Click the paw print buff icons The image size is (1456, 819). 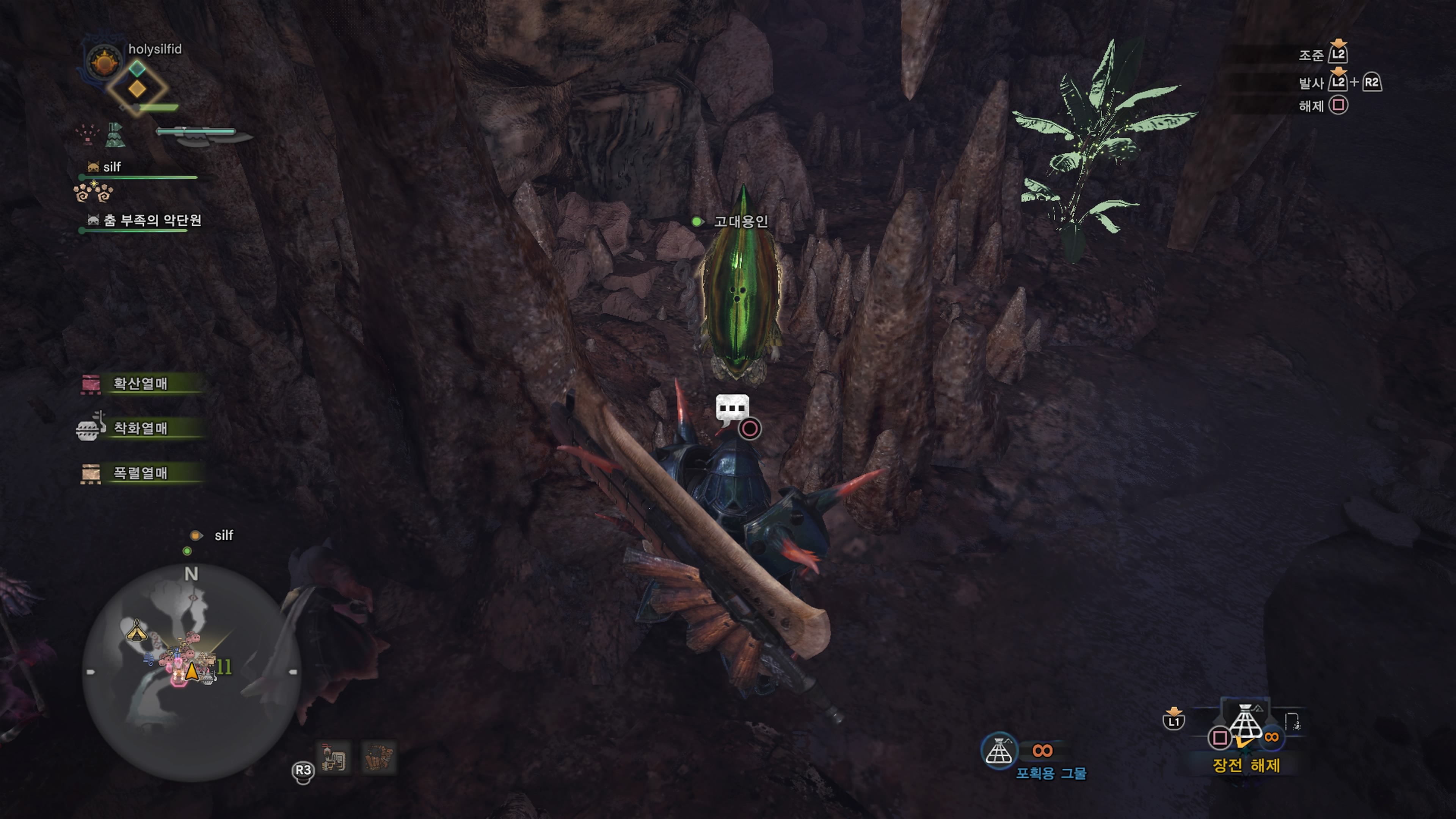click(93, 192)
